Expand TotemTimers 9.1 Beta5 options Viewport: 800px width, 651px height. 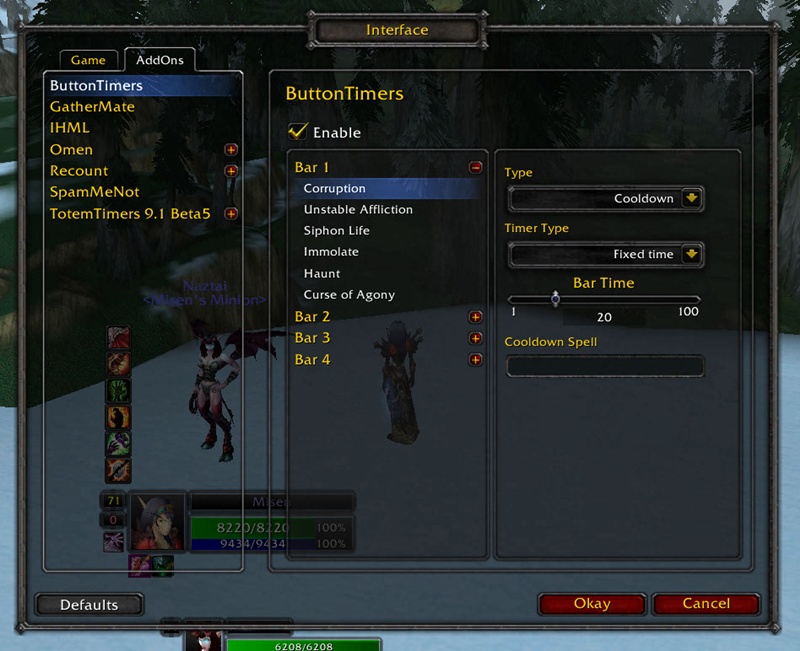[231, 213]
